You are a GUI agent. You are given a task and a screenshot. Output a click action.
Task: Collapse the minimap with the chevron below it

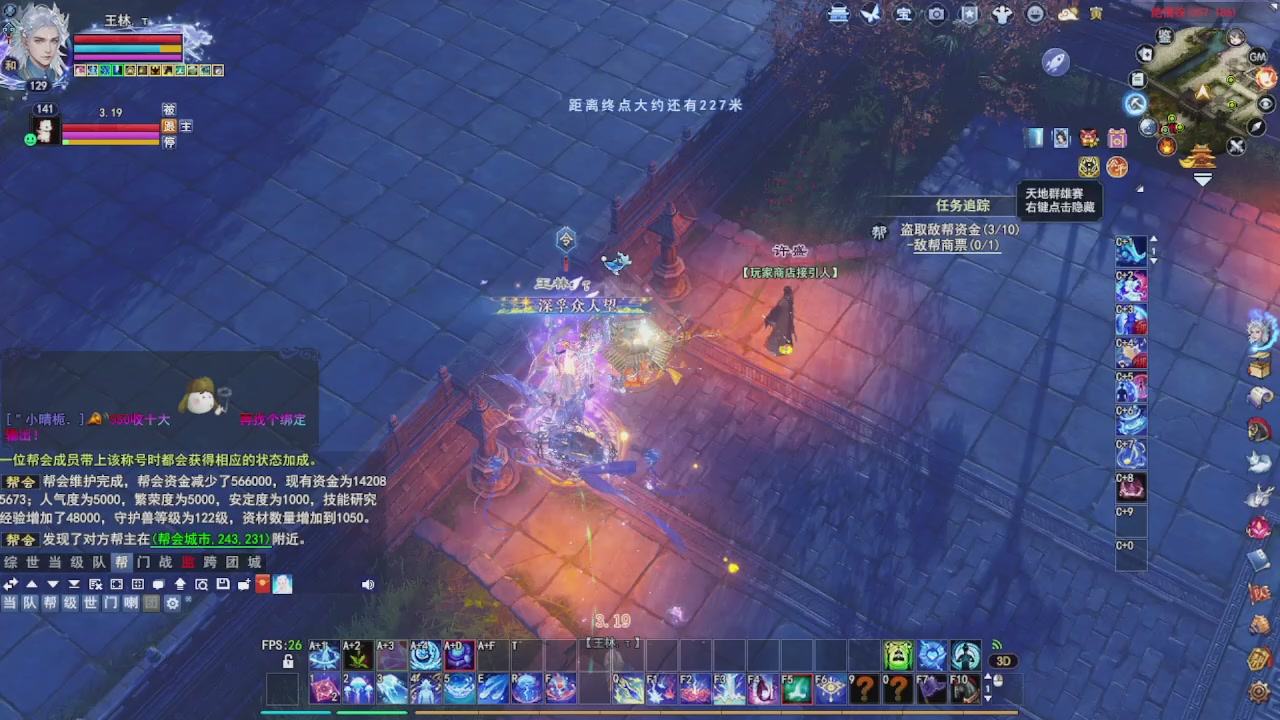1202,178
